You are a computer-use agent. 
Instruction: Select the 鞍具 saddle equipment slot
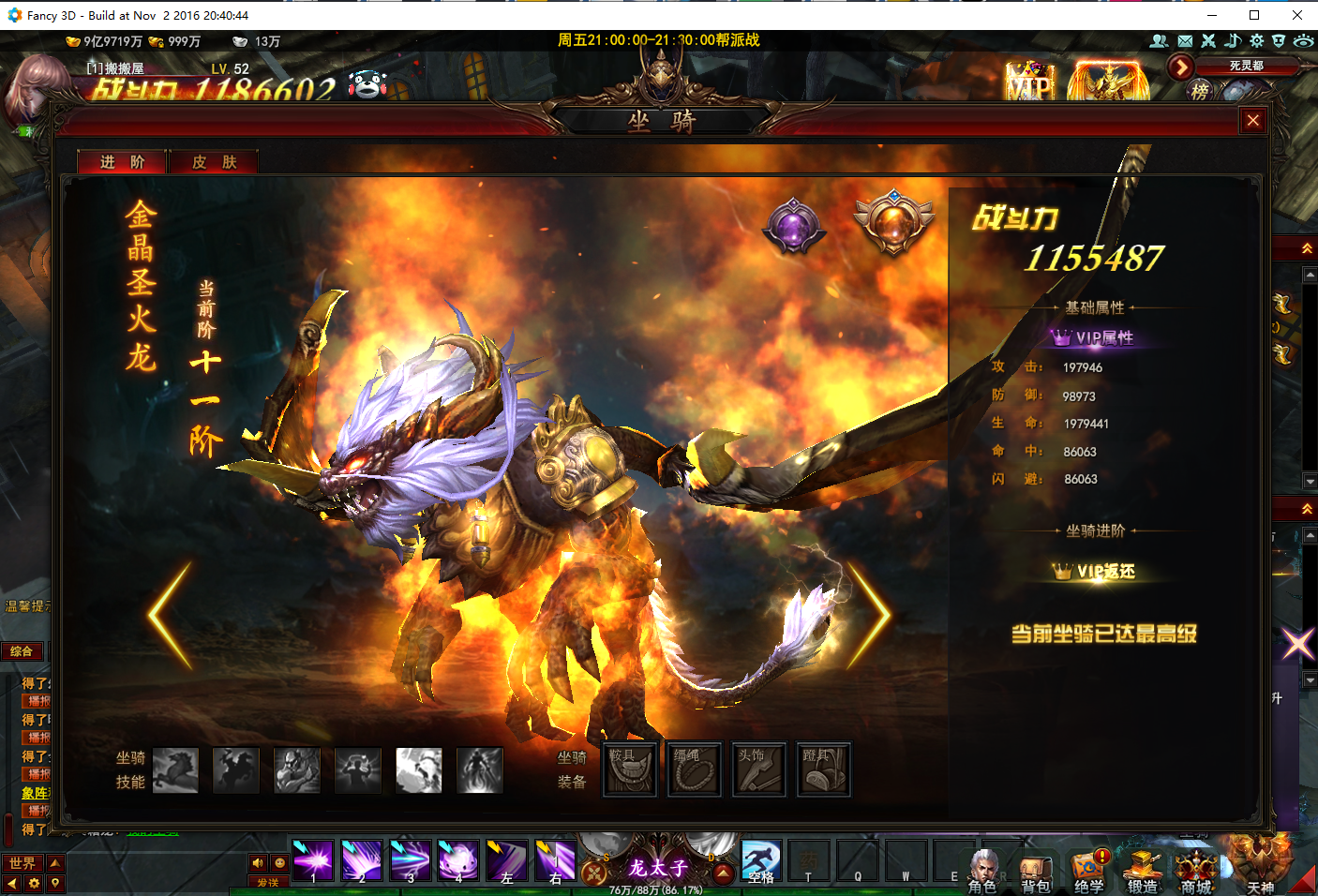click(x=629, y=769)
